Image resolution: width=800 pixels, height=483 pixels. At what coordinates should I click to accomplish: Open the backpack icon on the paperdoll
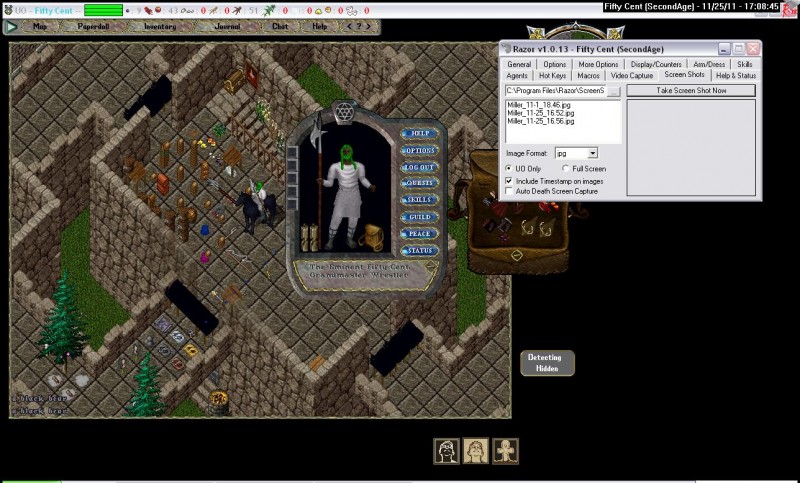point(375,236)
